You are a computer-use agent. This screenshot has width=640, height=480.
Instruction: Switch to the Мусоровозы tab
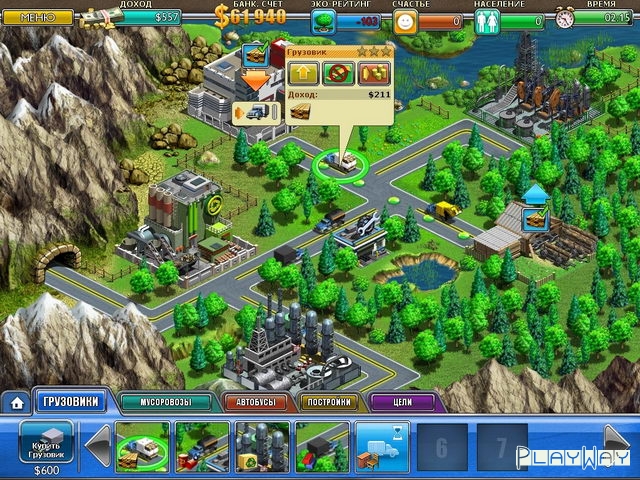pos(166,402)
